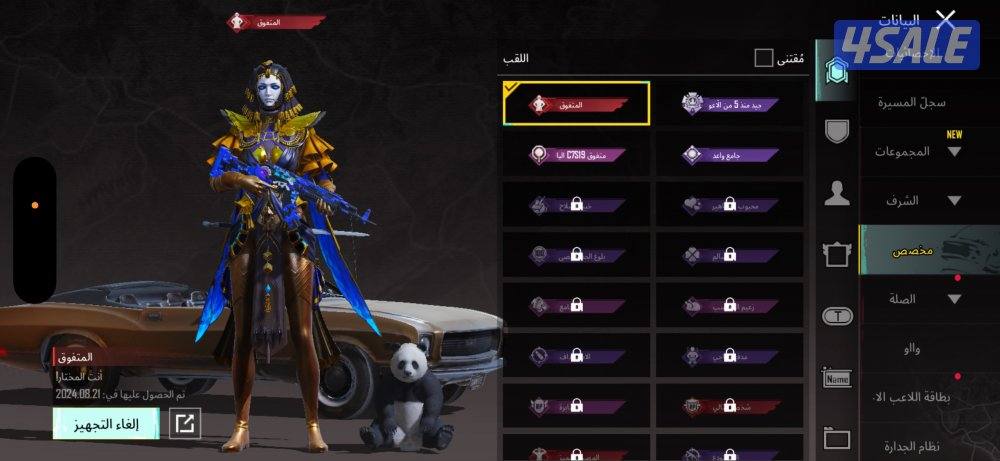Choose the جيد منذ 5 من الأعوام title
Viewport: 1000px width, 461px height.
[x=730, y=104]
